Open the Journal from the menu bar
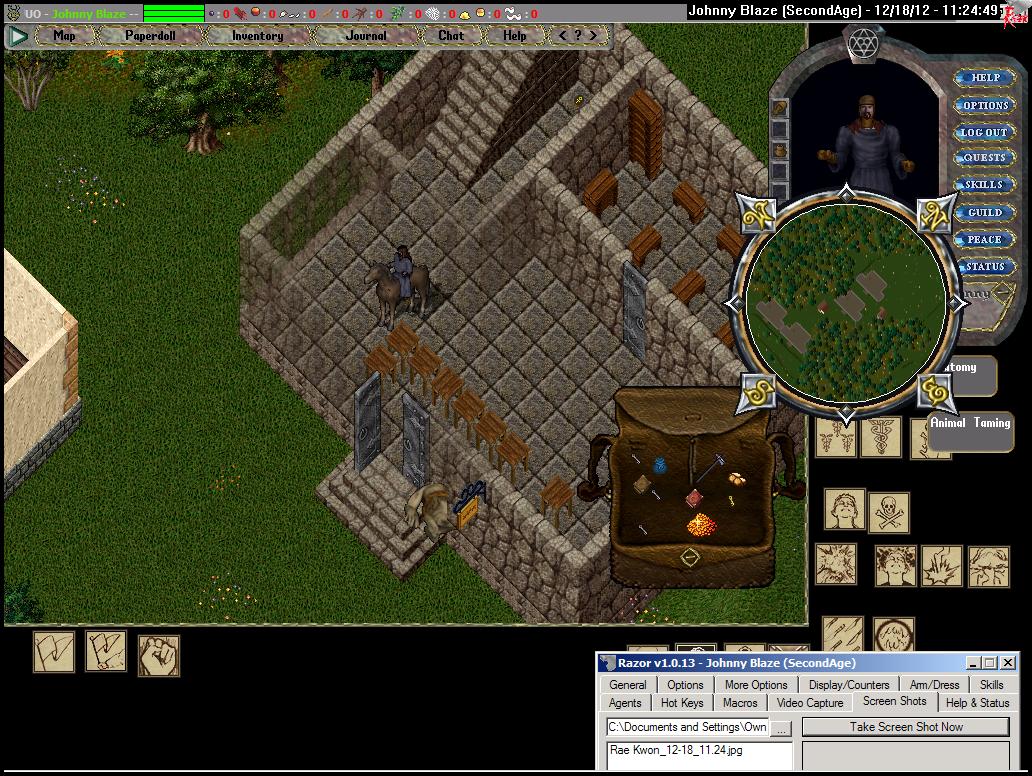The height and width of the screenshot is (776, 1032). coord(366,35)
